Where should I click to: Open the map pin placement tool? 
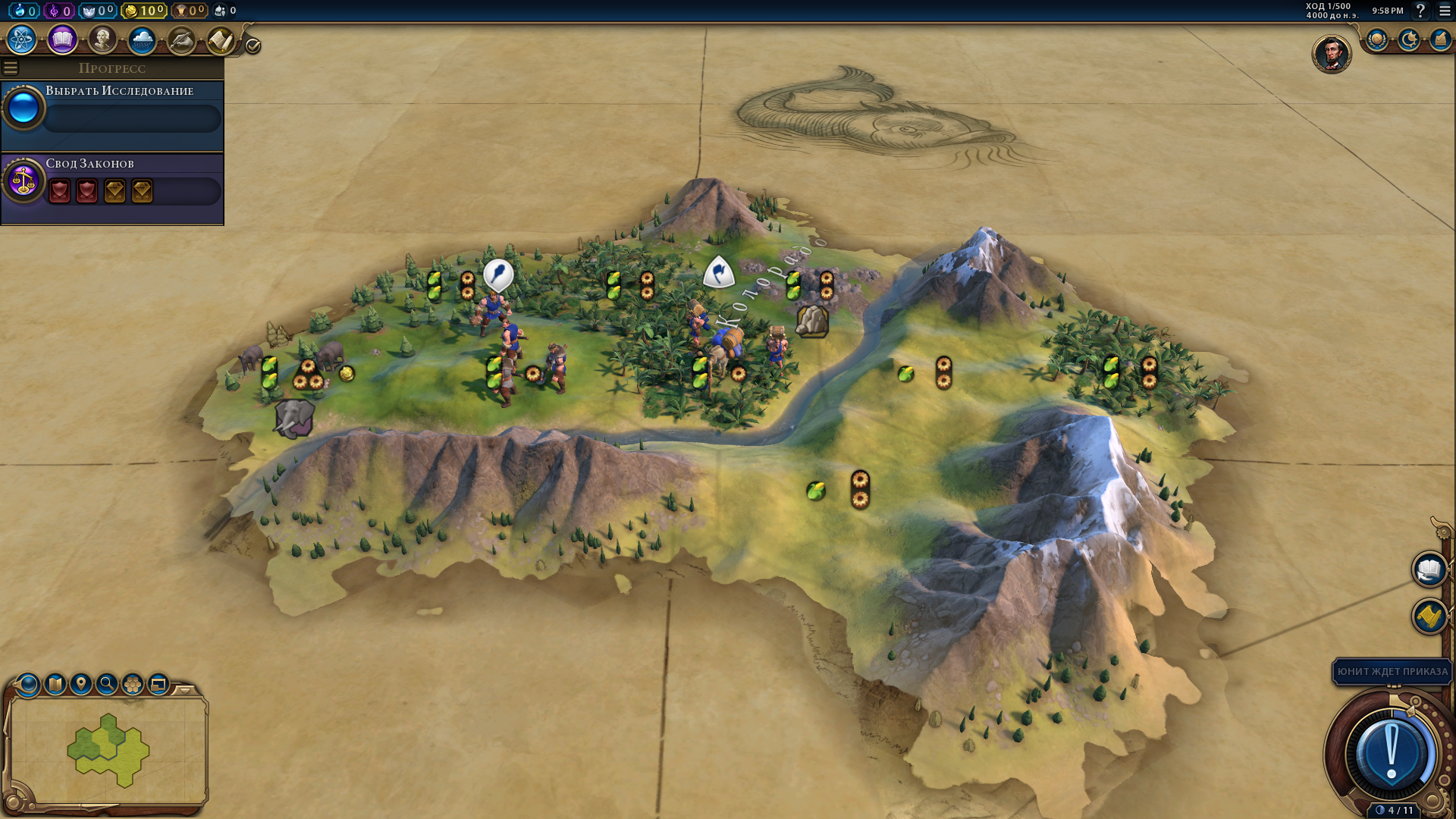81,684
